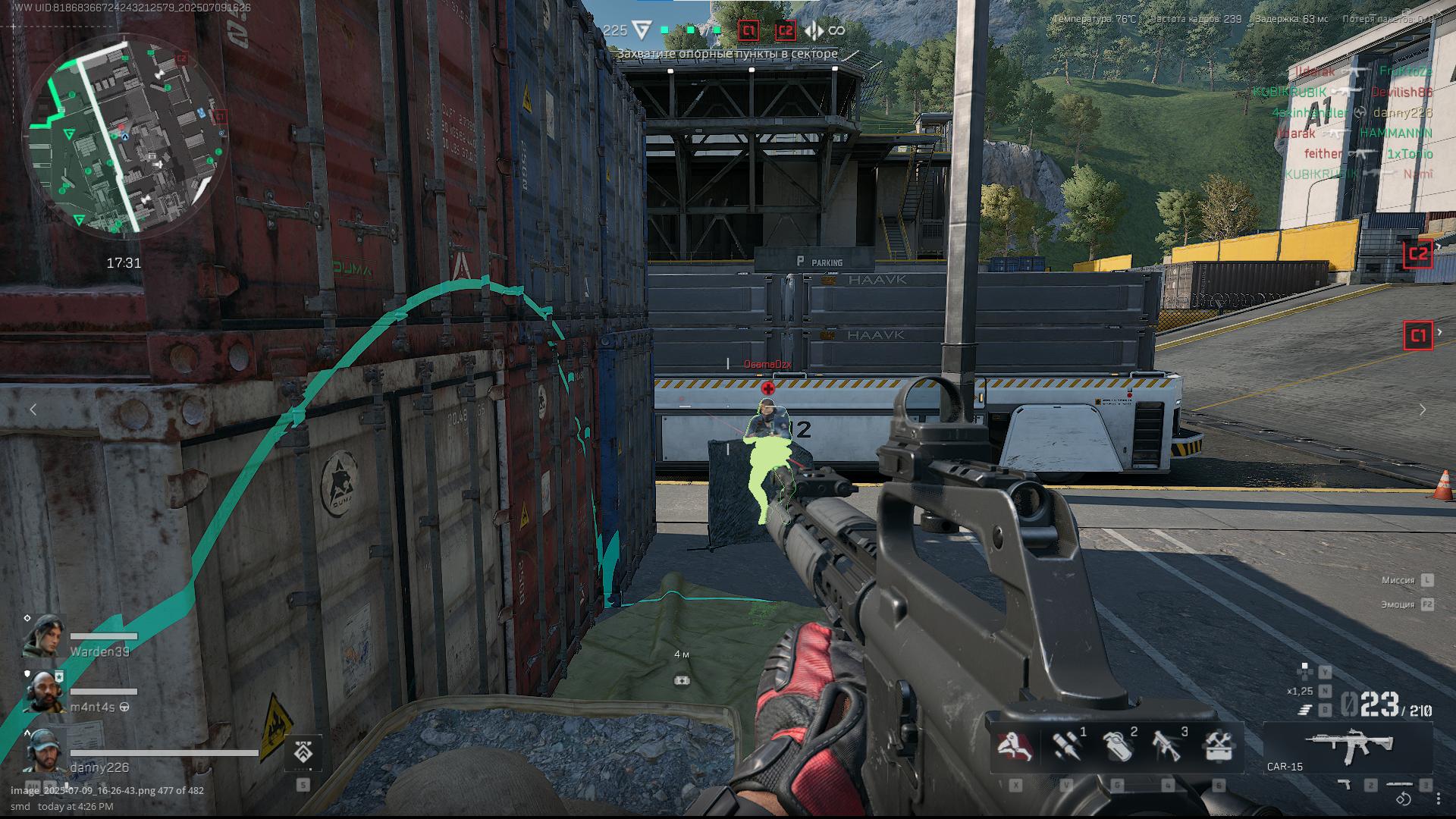This screenshot has width=1456, height=819.
Task: Activate the red operator gadget icon
Action: coord(1014,747)
